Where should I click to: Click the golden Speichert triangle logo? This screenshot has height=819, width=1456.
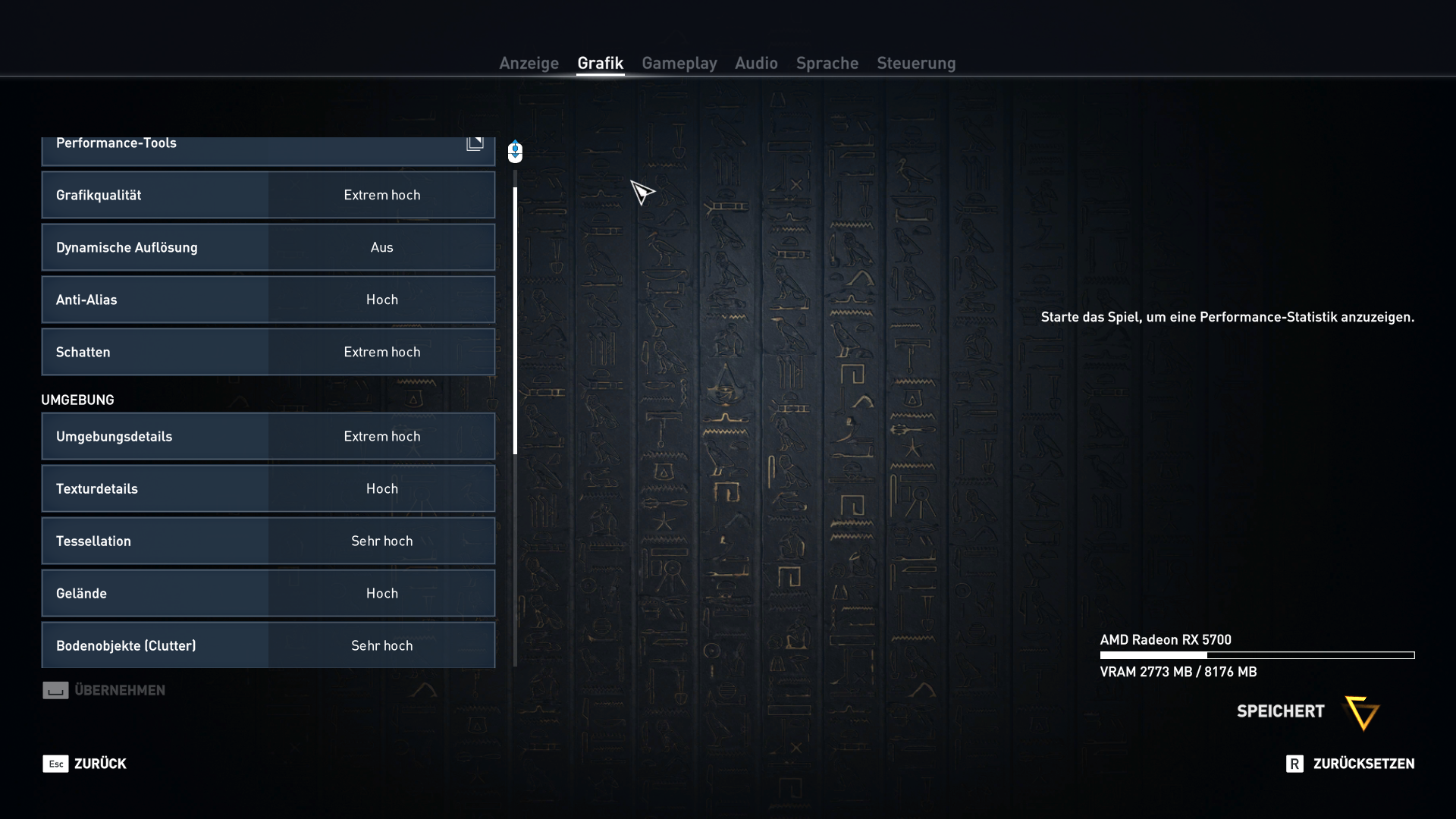[x=1361, y=714]
